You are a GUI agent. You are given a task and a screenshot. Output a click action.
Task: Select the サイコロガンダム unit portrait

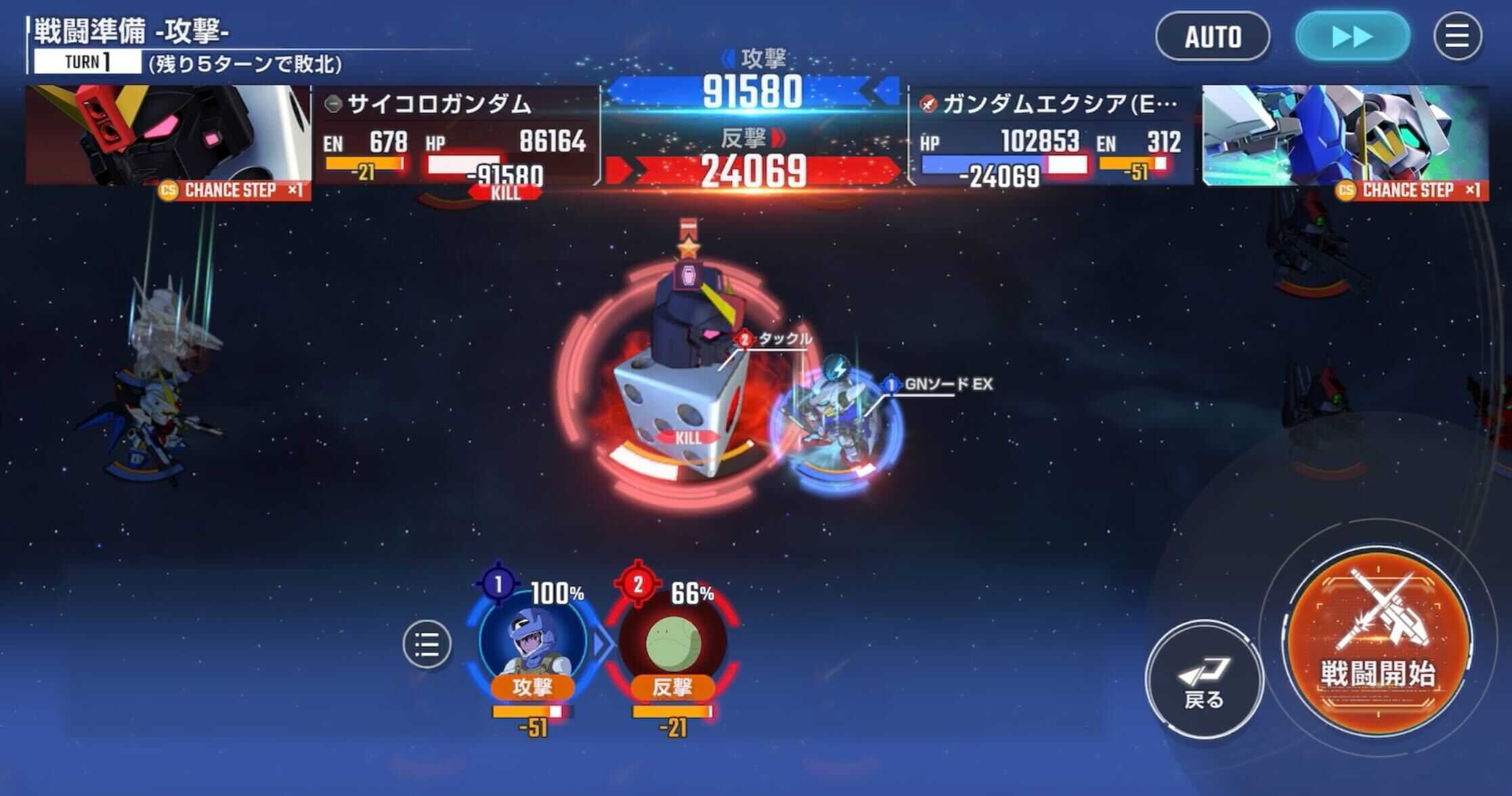163,132
